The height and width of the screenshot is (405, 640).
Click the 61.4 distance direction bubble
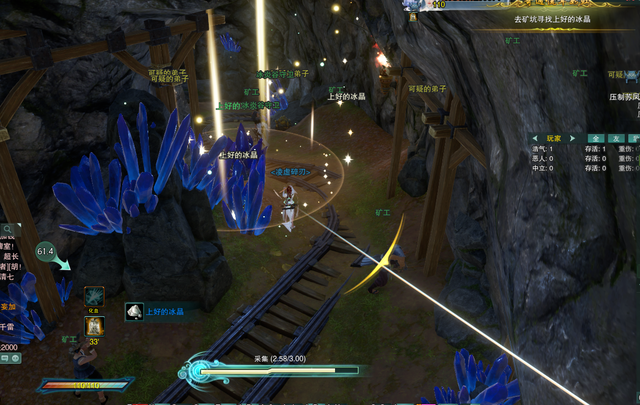(47, 251)
